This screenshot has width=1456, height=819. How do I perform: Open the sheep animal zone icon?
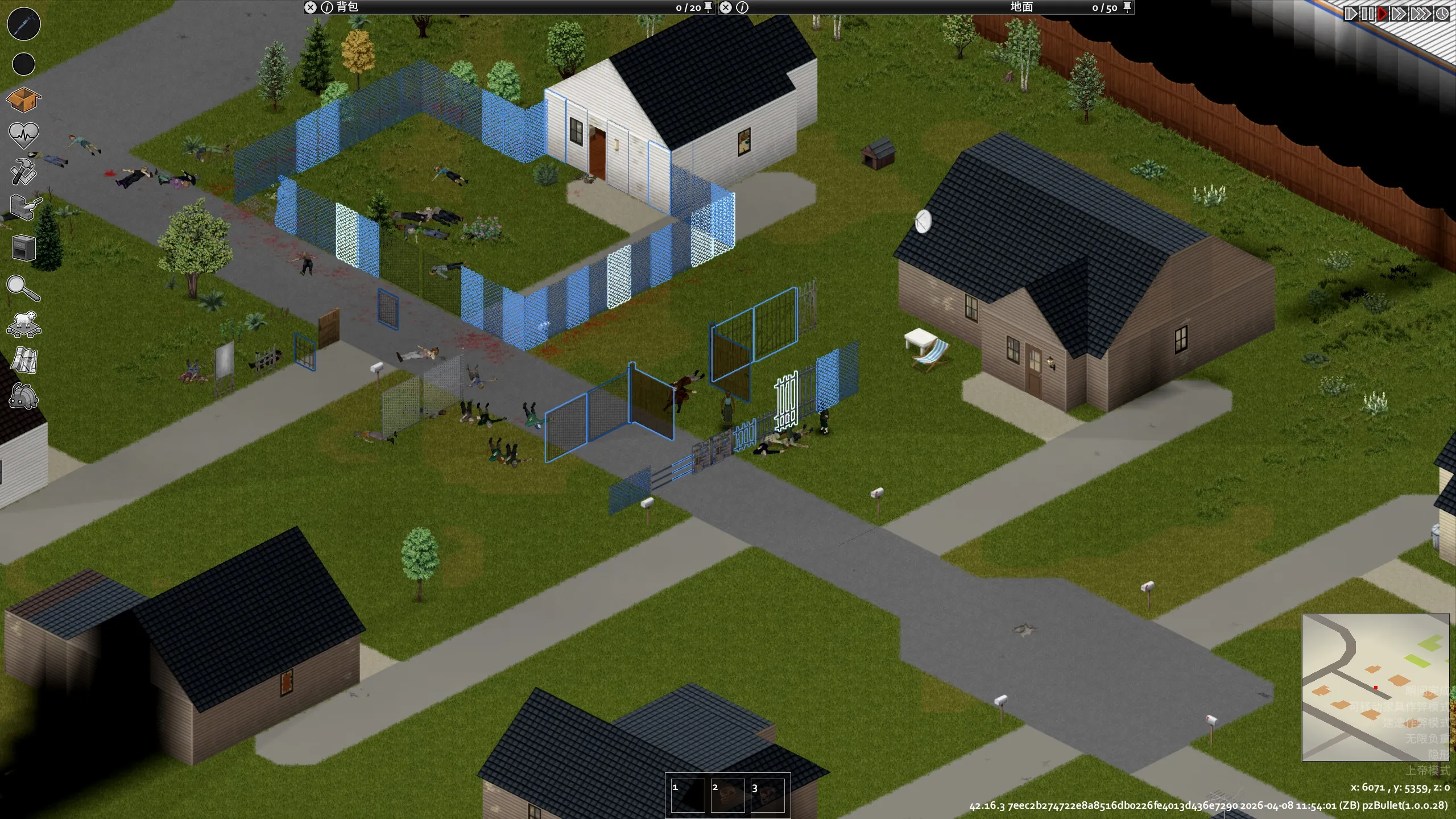click(23, 324)
